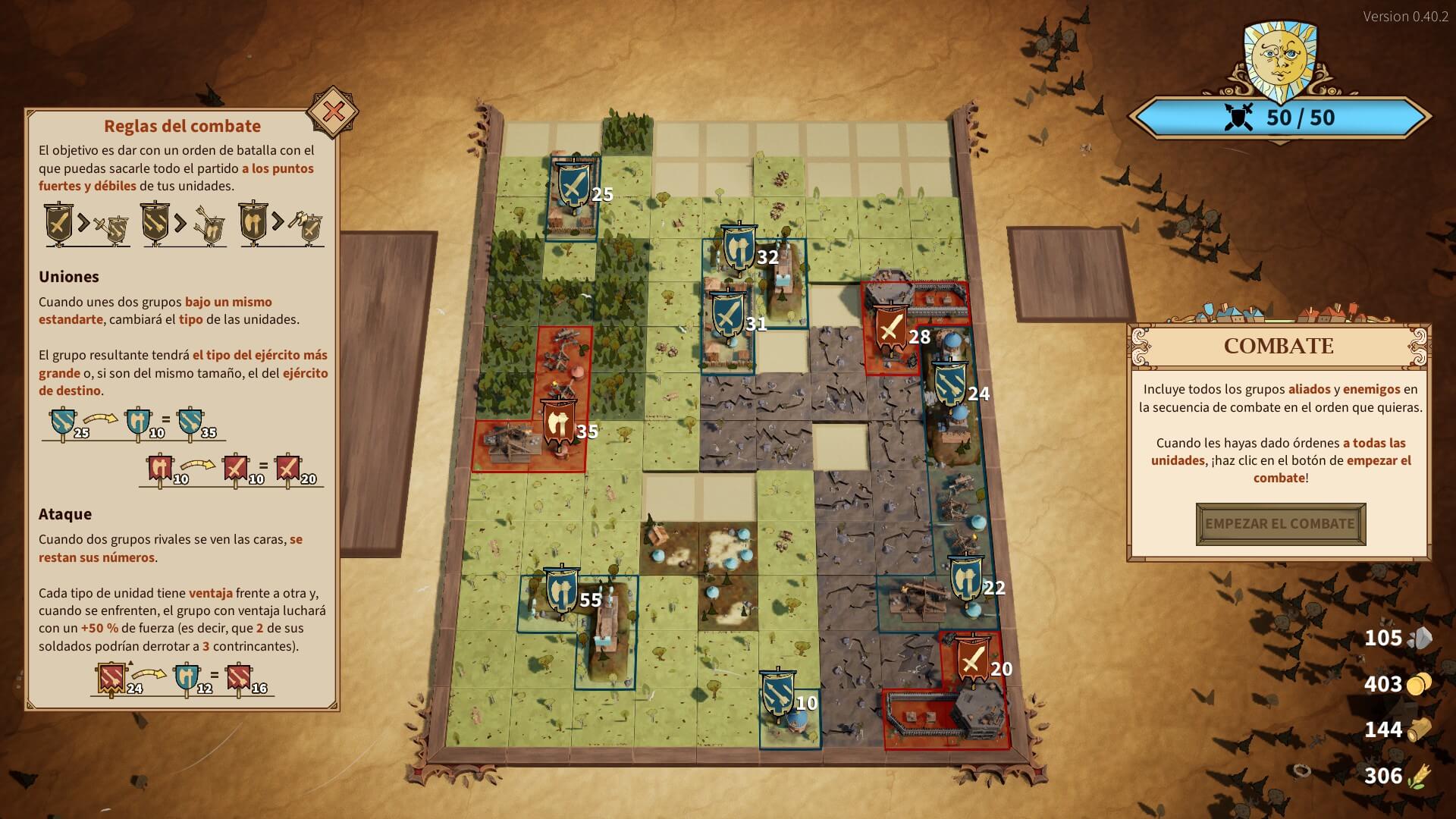Image resolution: width=1456 pixels, height=819 pixels.
Task: Click the sun and moon faction shield
Action: coord(1281,57)
